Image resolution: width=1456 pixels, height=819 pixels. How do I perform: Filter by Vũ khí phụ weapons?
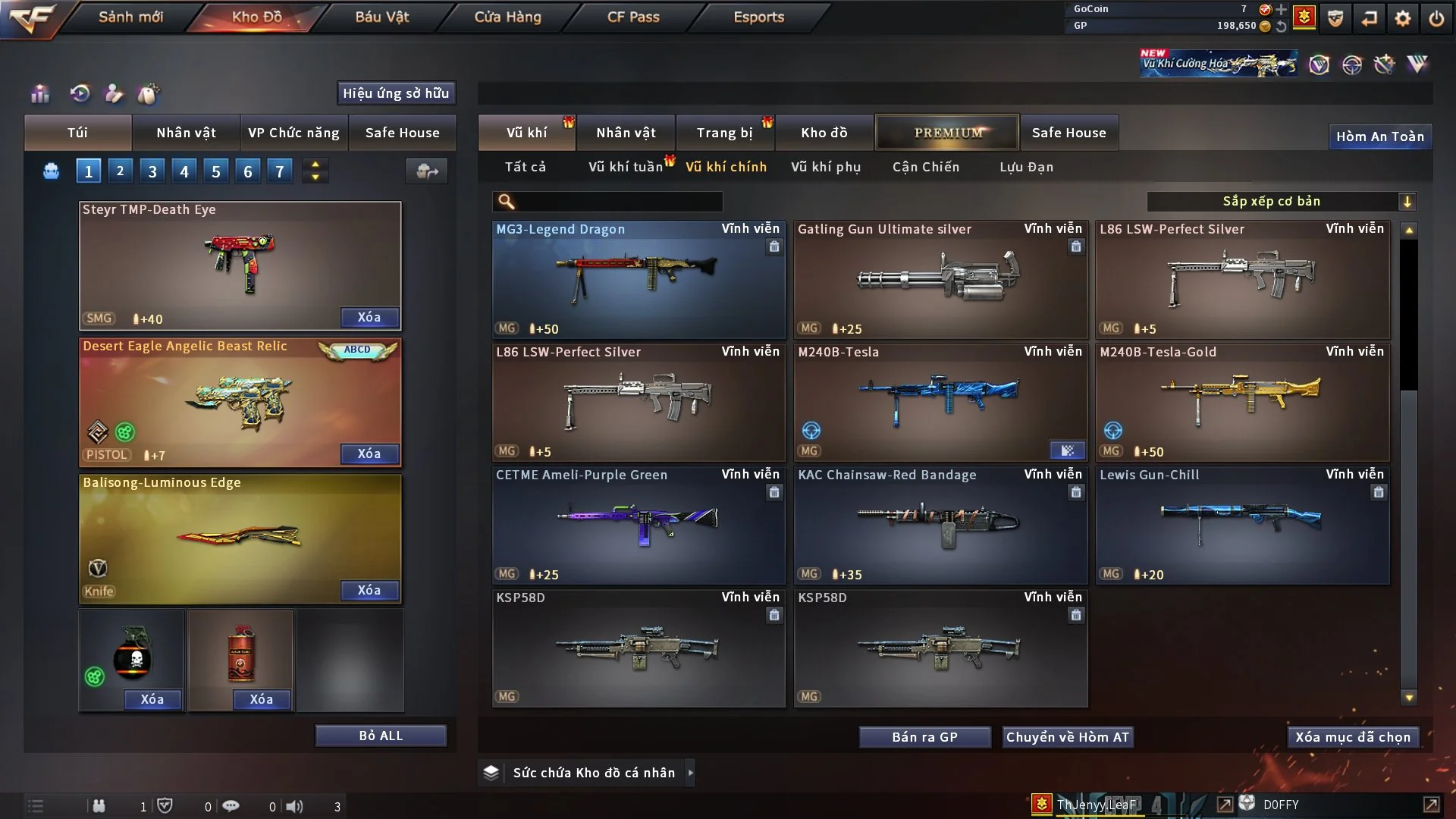826,167
